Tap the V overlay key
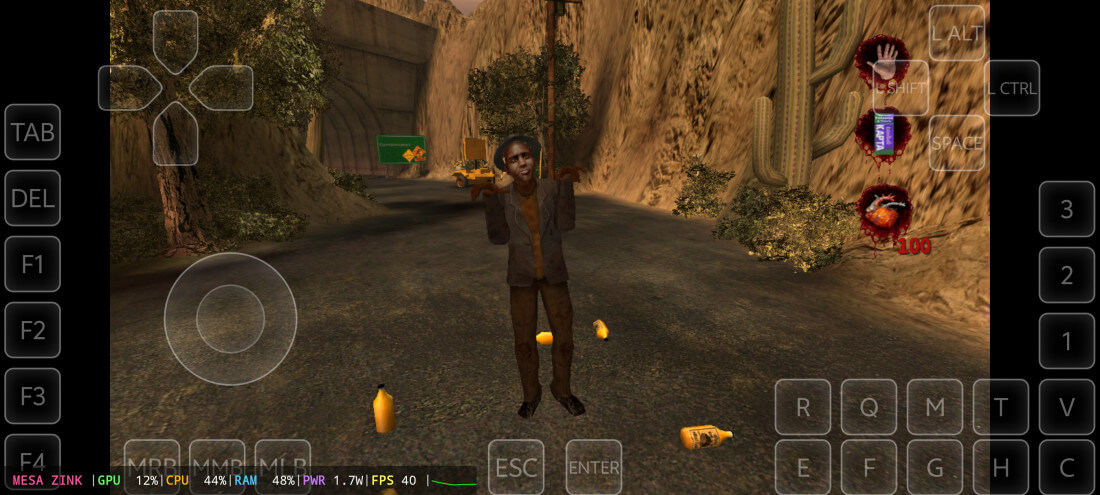Screen dimensions: 1100x495 1067,407
